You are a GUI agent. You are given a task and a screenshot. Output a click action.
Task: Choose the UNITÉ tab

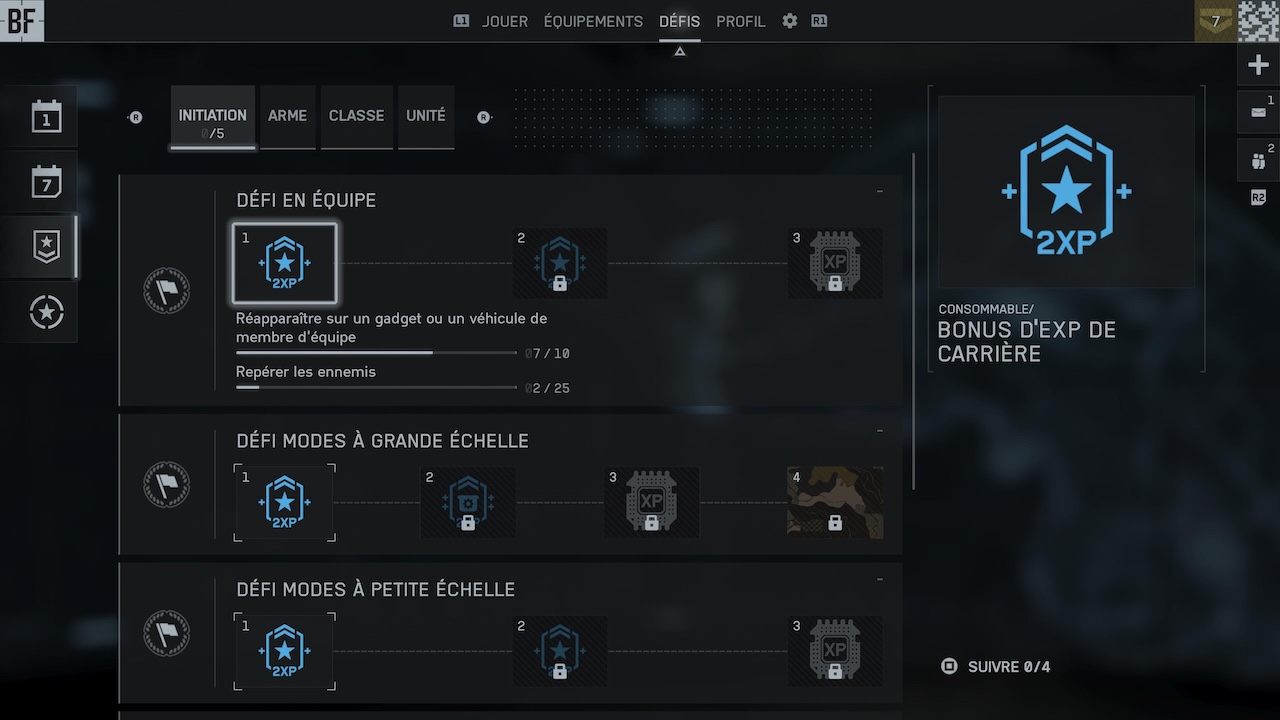coord(426,116)
